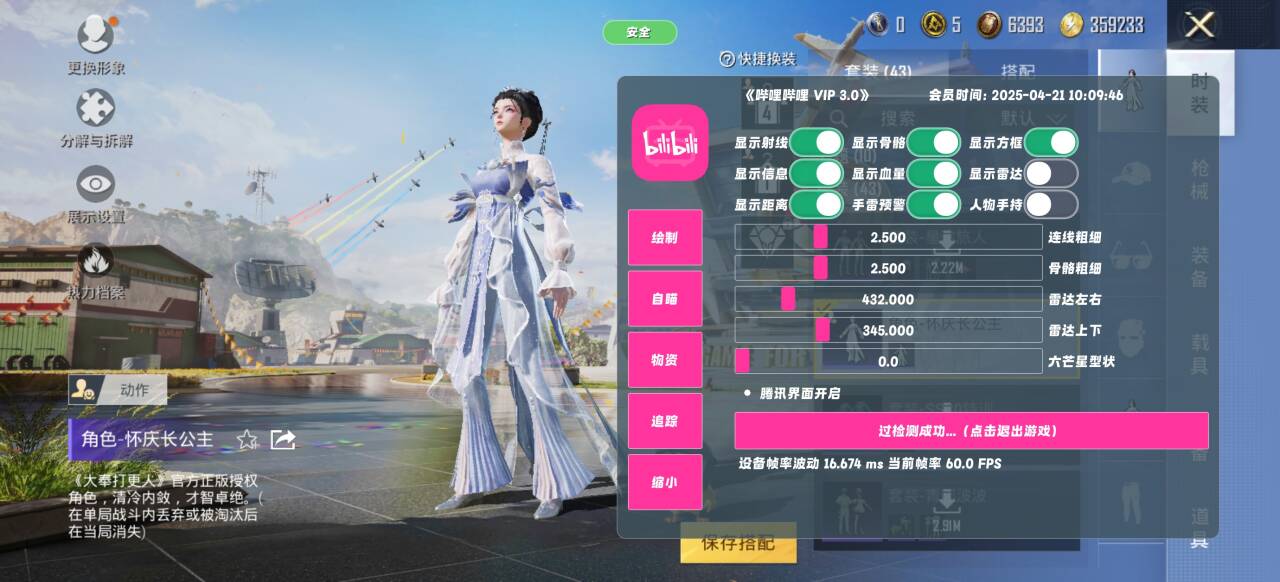
Task: Favorite the outfit with the star icon
Action: click(x=247, y=439)
